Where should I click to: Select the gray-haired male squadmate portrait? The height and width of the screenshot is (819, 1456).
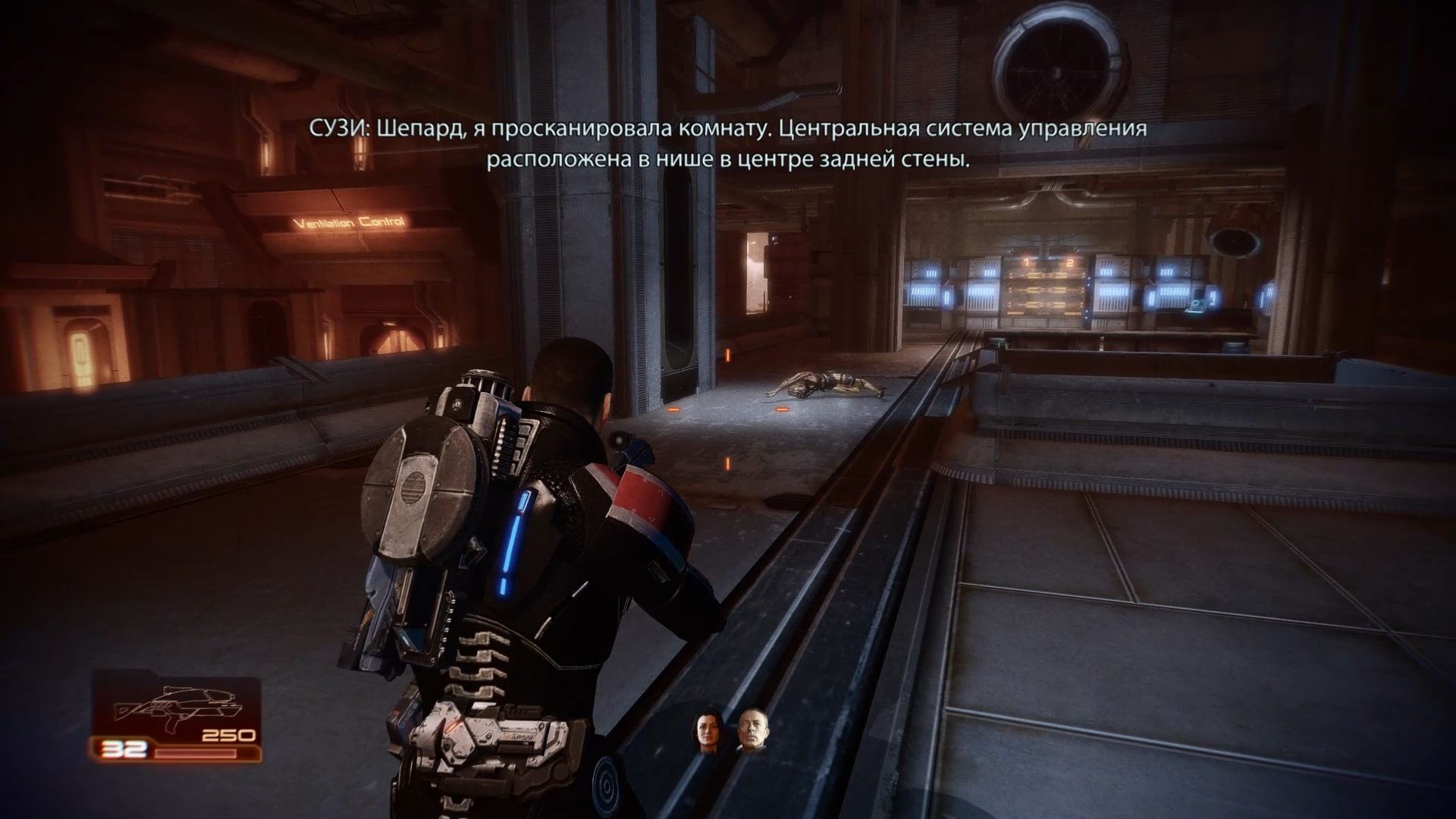point(750,731)
